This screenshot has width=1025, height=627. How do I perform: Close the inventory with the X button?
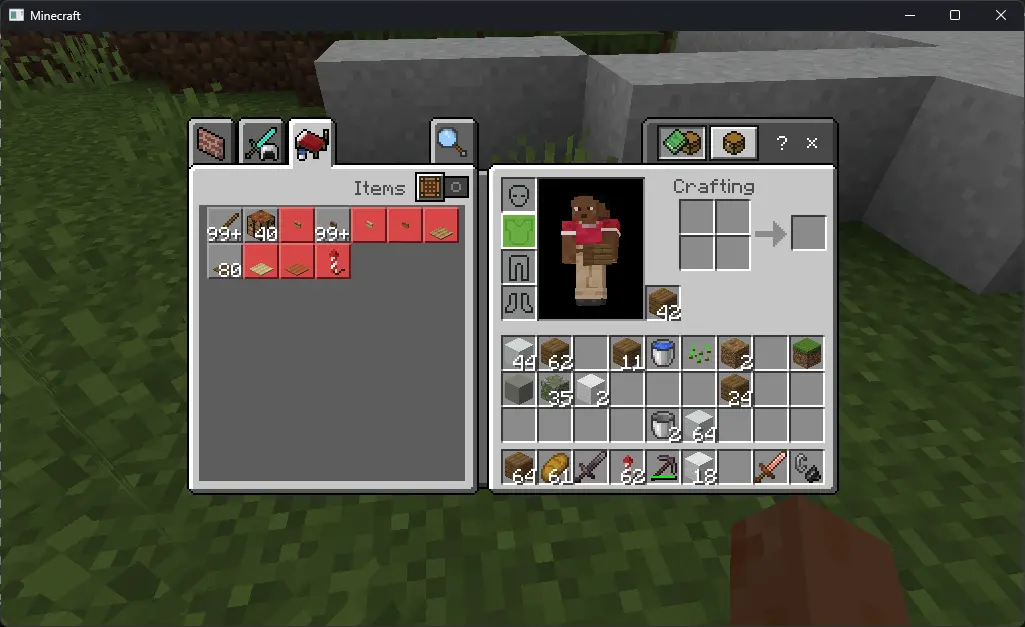click(x=812, y=143)
